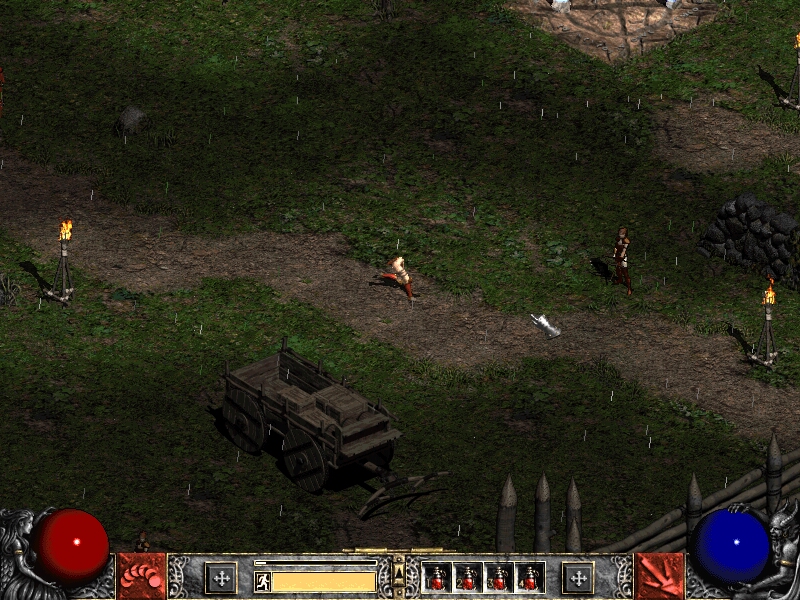Use the red potion in belt slot 1
Viewport: 800px width, 600px height.
[x=437, y=578]
